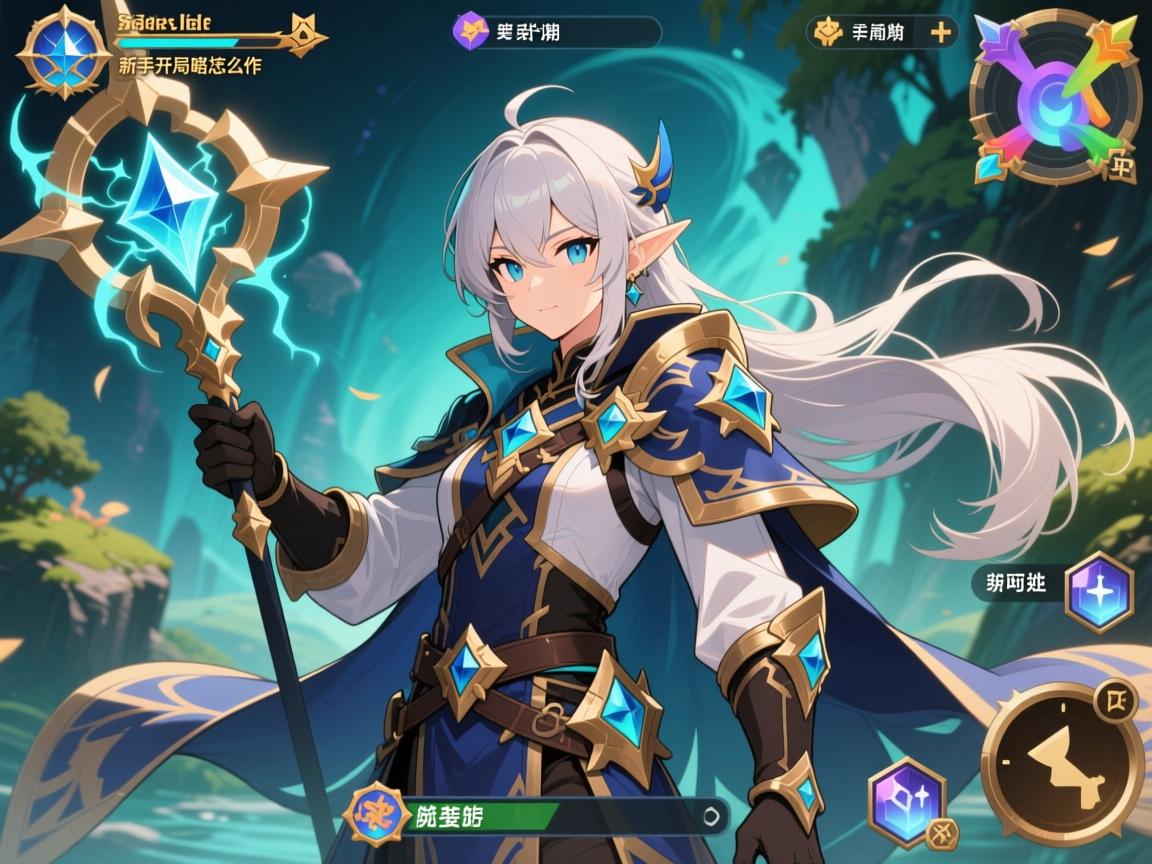Viewport: 1152px width, 864px height.
Task: Open the rainbow crossed-arrows circular emblem
Action: pyautogui.click(x=1055, y=96)
